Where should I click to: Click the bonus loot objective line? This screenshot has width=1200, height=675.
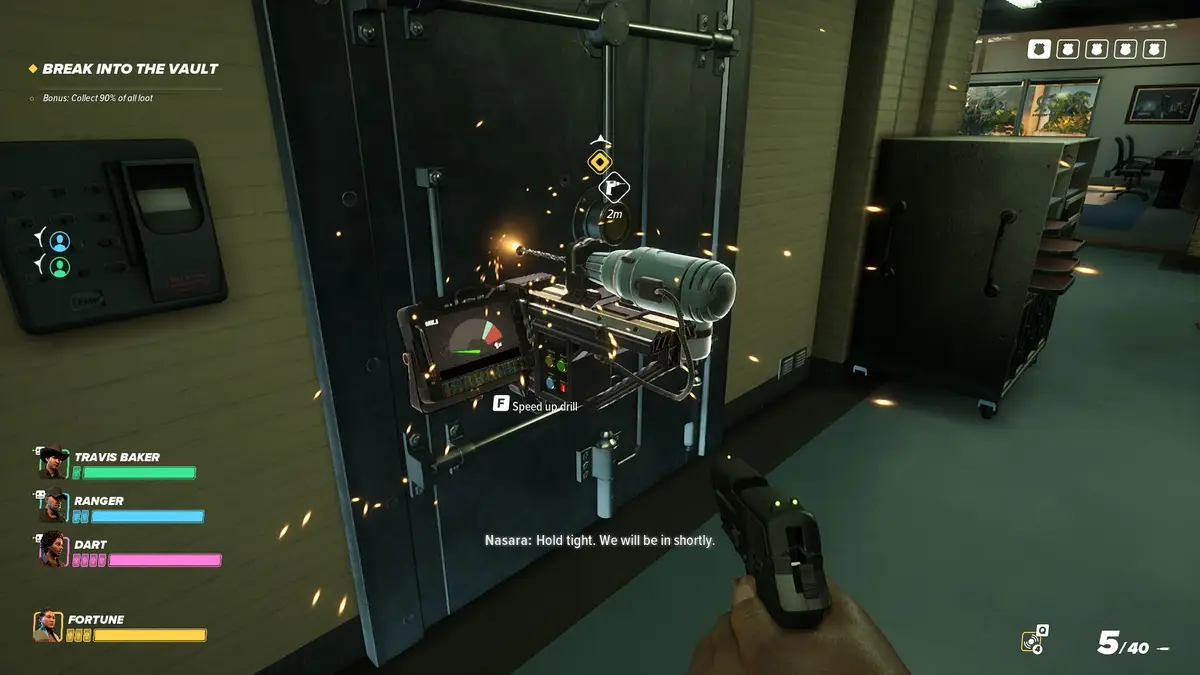tap(97, 98)
